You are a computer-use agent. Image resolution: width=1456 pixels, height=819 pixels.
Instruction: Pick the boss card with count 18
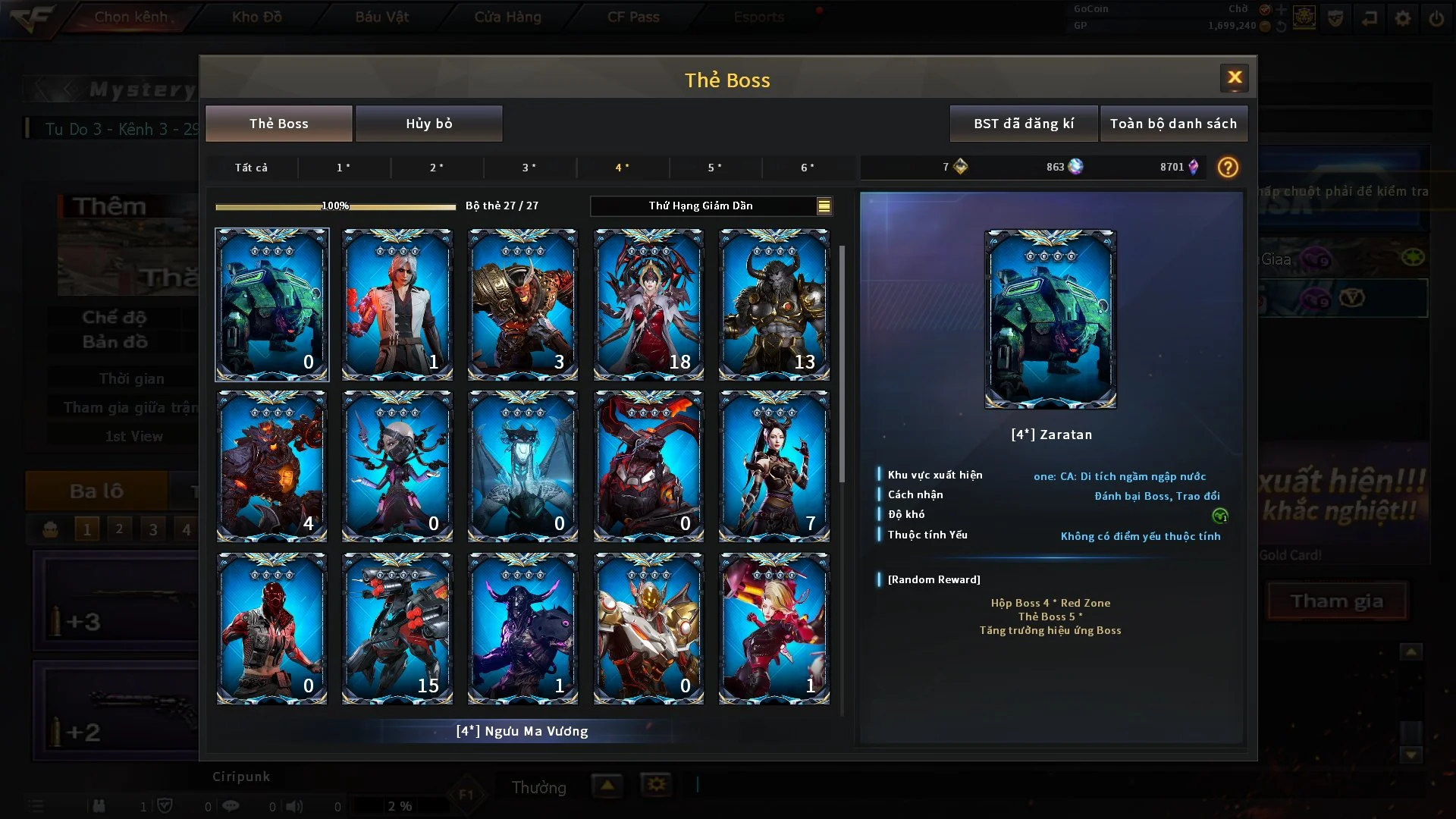coord(648,304)
